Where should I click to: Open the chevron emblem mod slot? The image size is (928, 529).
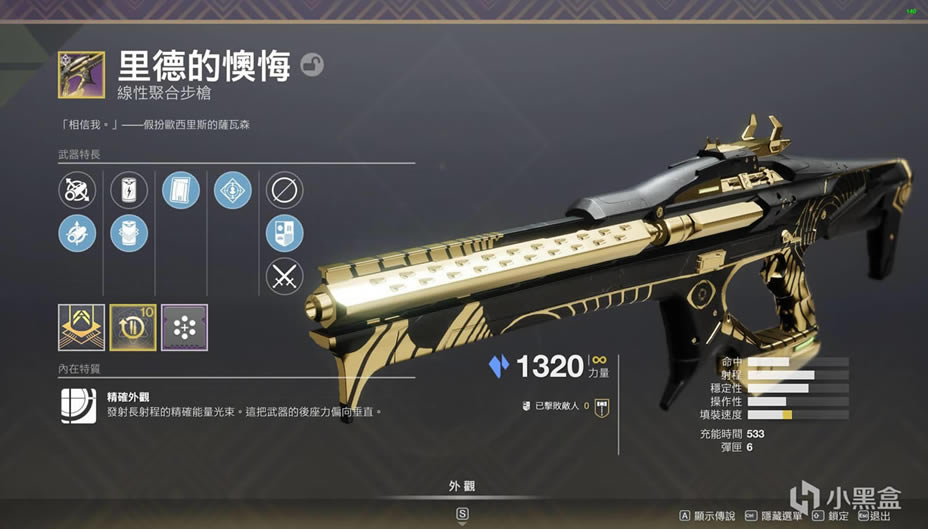pos(81,327)
